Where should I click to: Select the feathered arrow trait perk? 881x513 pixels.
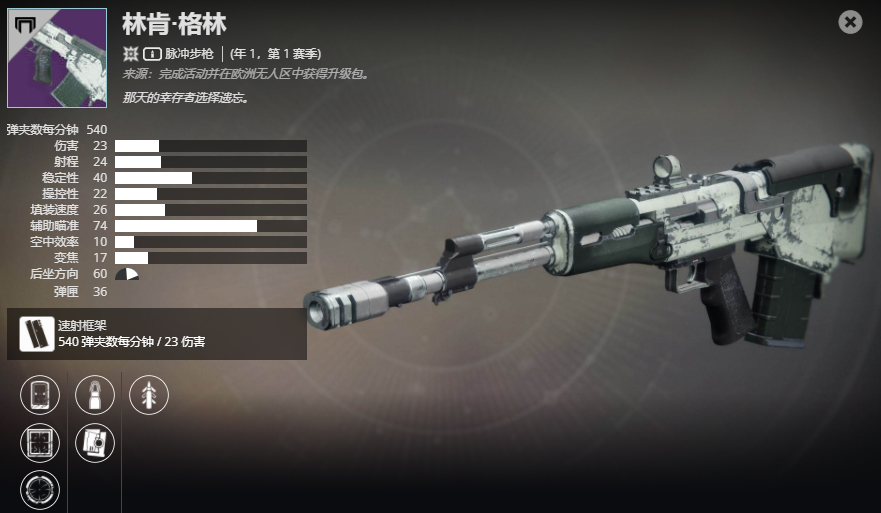click(149, 394)
